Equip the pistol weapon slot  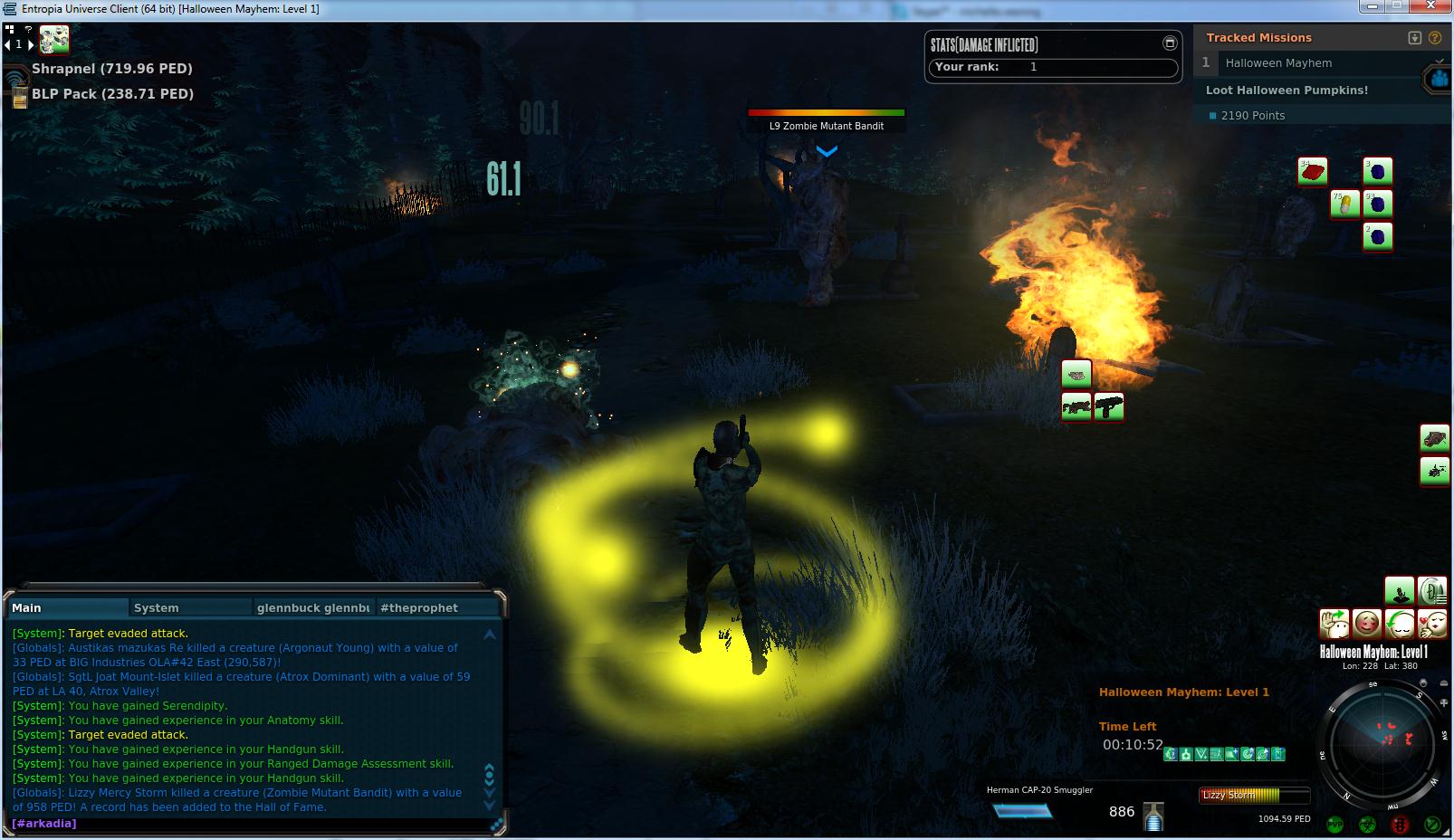point(1108,406)
